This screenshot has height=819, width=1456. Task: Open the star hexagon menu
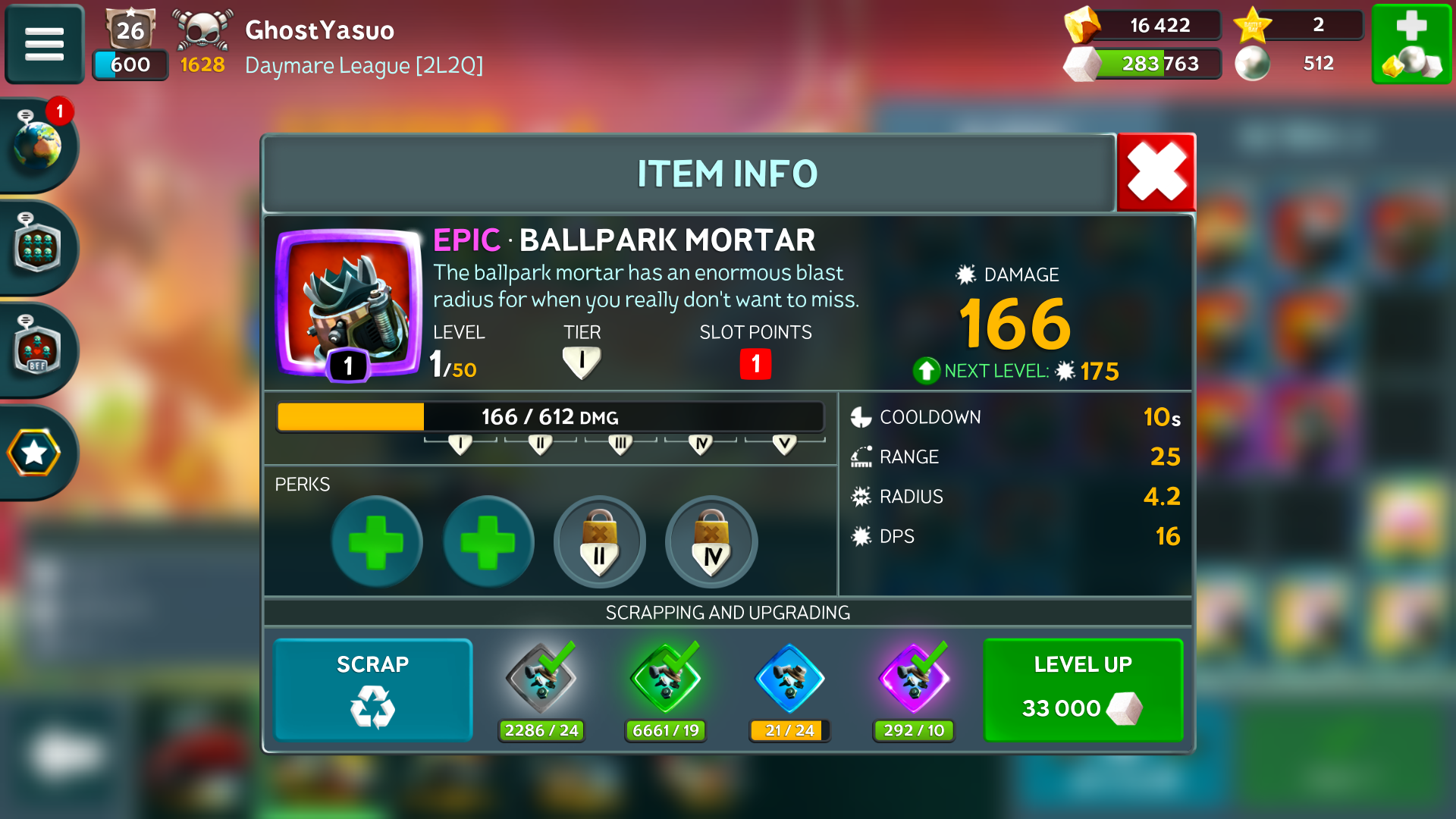click(35, 453)
